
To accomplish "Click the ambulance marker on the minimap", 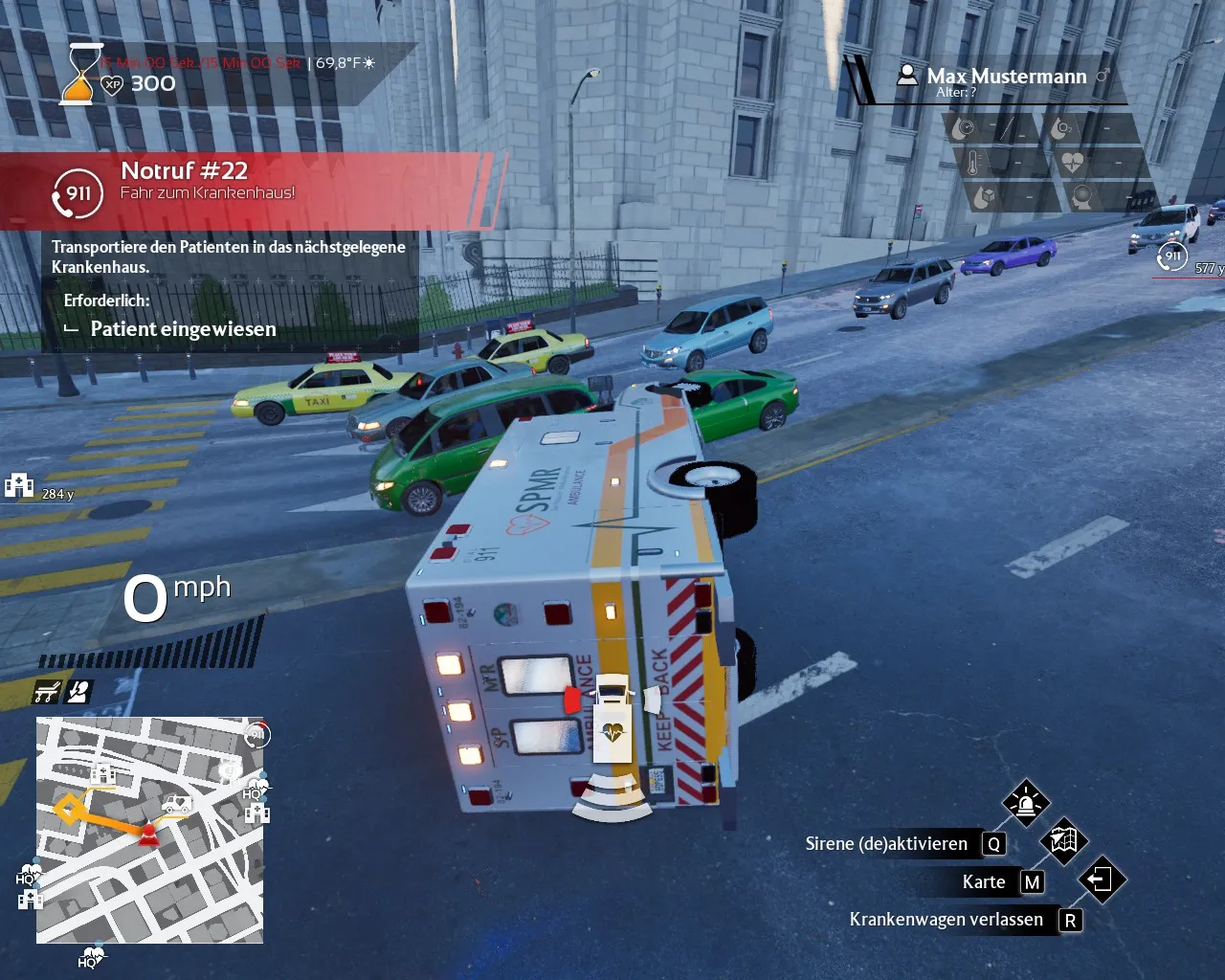I will tap(176, 804).
